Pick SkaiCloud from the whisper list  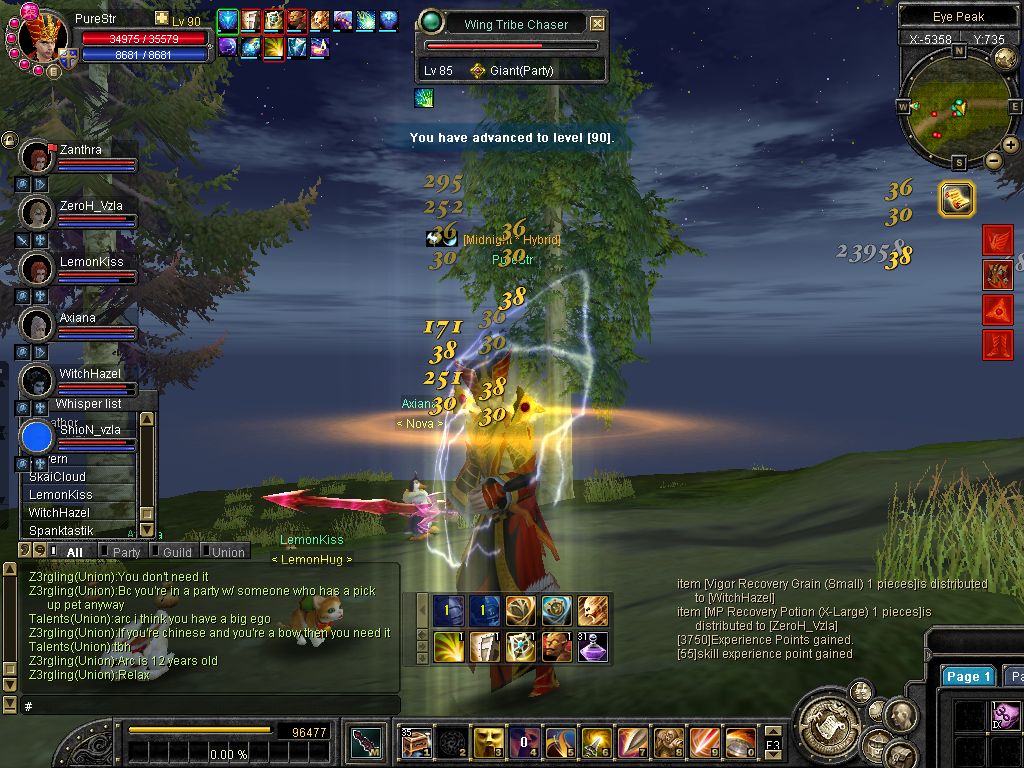tap(57, 477)
